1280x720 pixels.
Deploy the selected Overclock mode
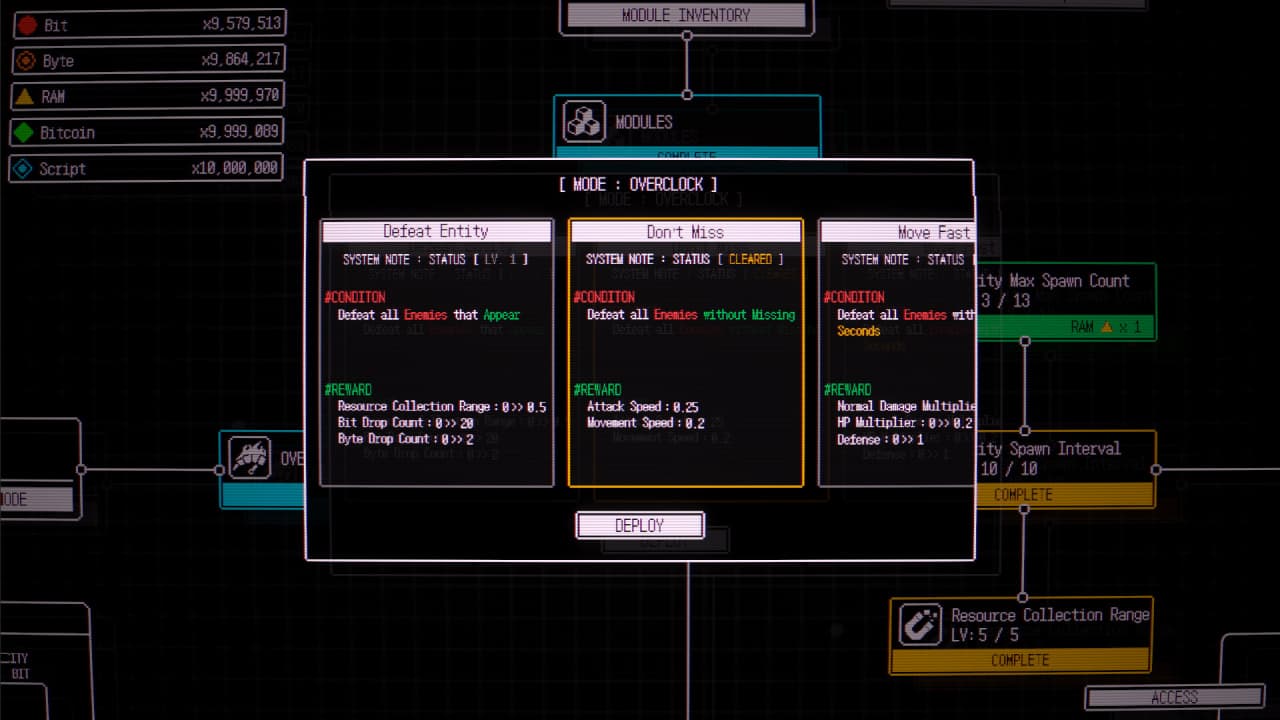[x=640, y=525]
